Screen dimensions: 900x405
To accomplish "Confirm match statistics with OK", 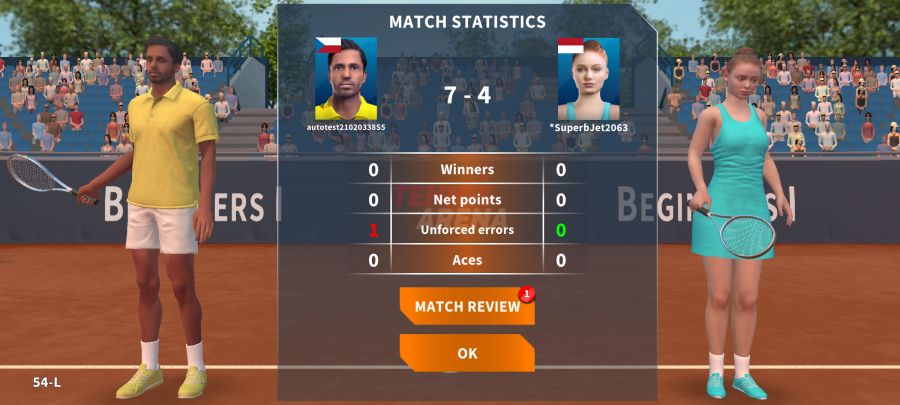I will click(466, 353).
